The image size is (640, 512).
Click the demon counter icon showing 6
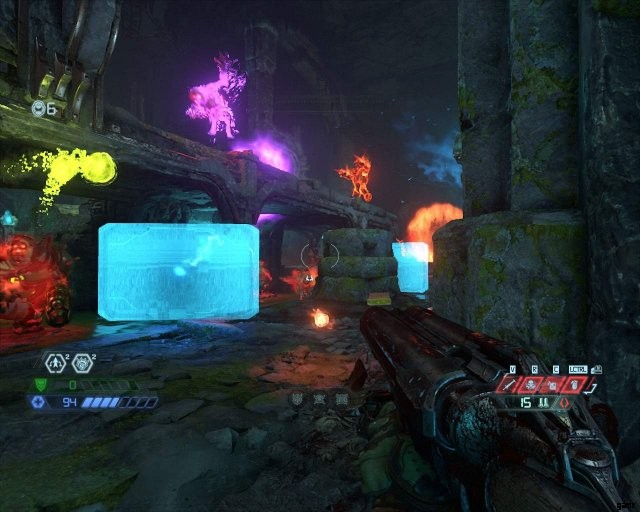pyautogui.click(x=39, y=107)
